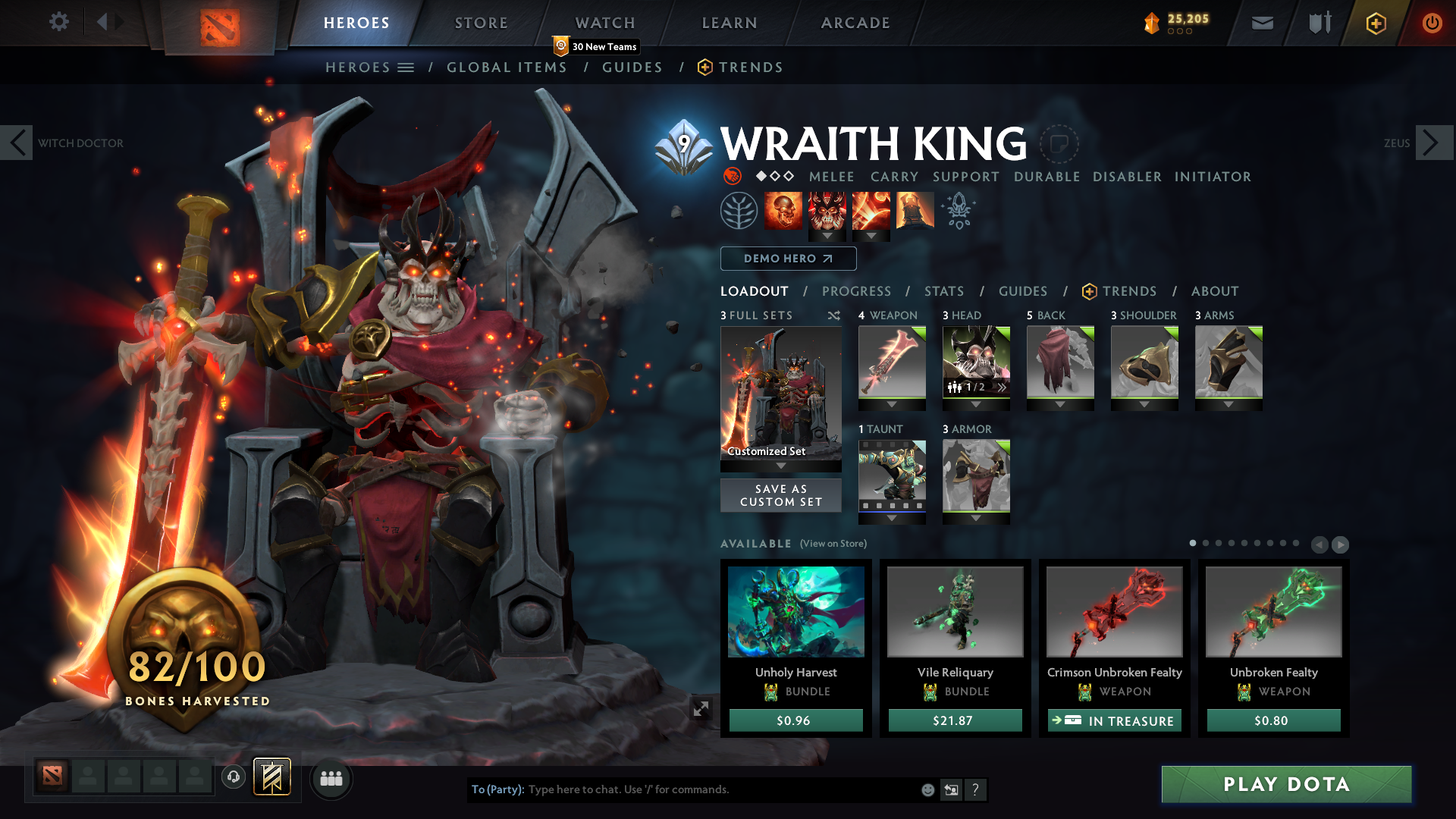The image size is (1456, 819).
Task: Open Dota Plus hexagon icon
Action: coord(1375,23)
